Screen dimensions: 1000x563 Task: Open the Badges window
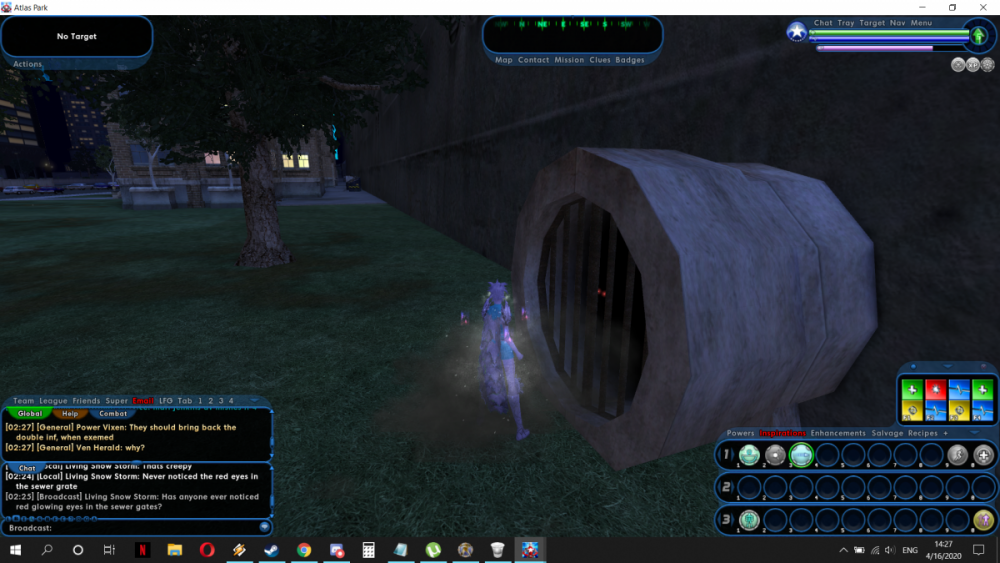(x=630, y=60)
